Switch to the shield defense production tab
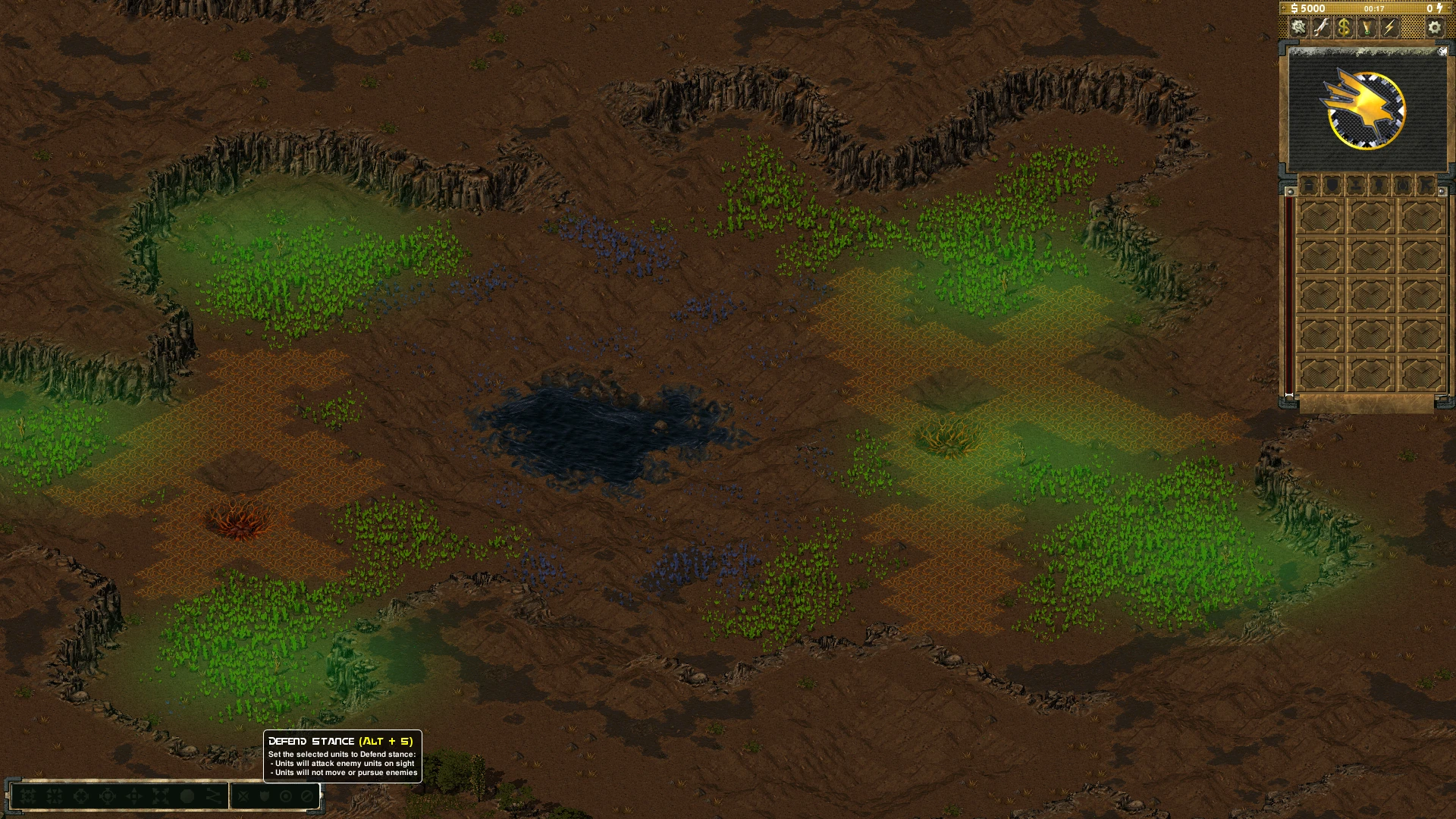Image resolution: width=1456 pixels, height=819 pixels. (x=1332, y=185)
